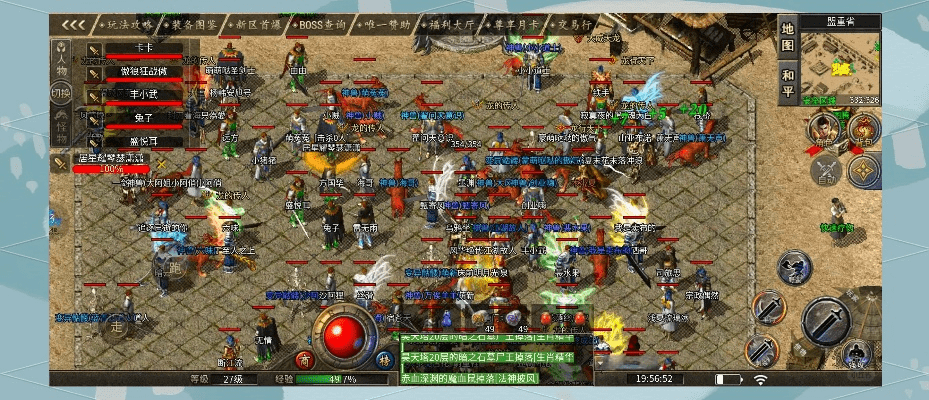Open the 交易行 trading house
The width and height of the screenshot is (929, 400).
[567, 23]
